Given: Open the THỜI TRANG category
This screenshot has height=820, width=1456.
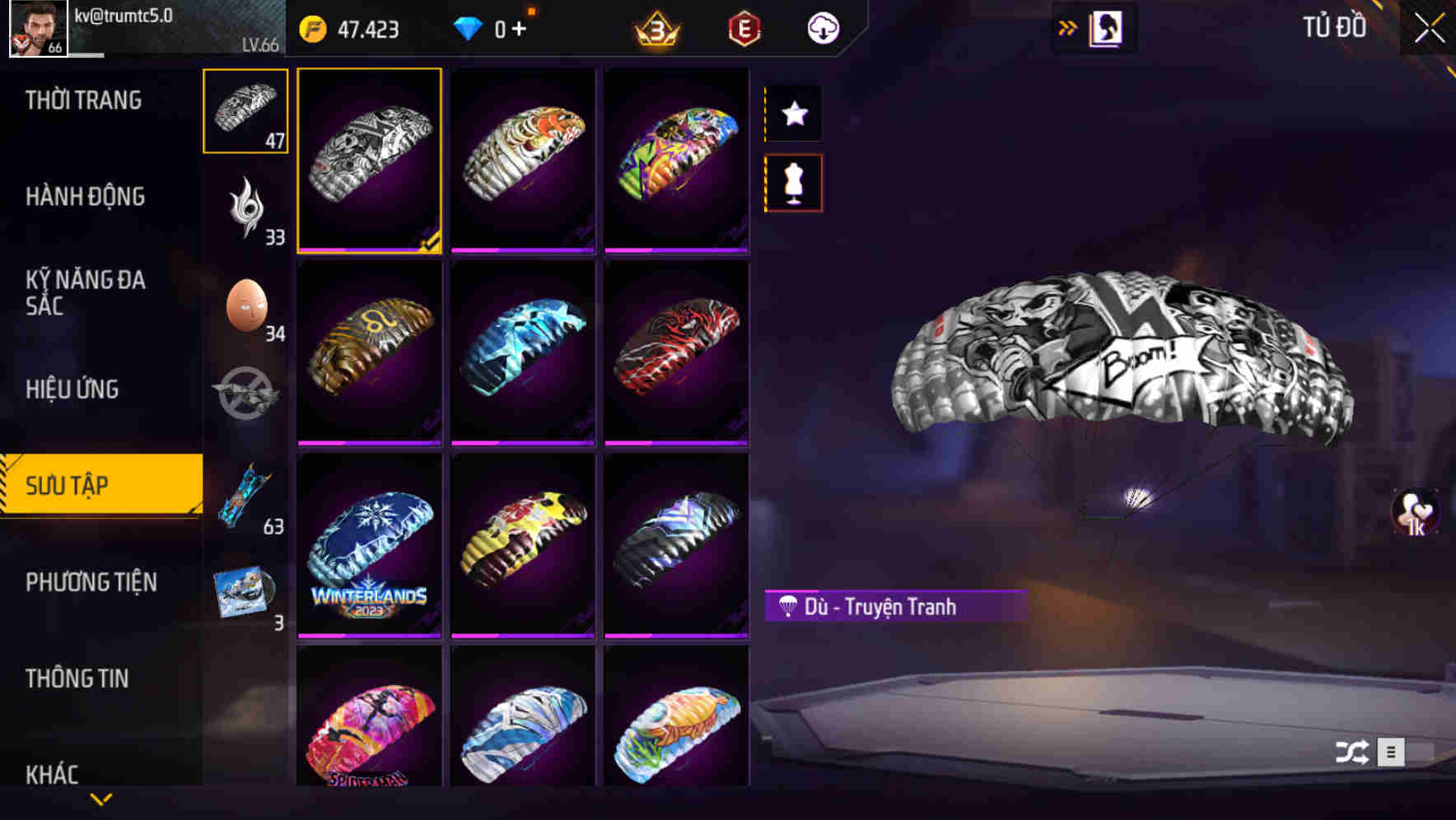Looking at the screenshot, I should (83, 100).
